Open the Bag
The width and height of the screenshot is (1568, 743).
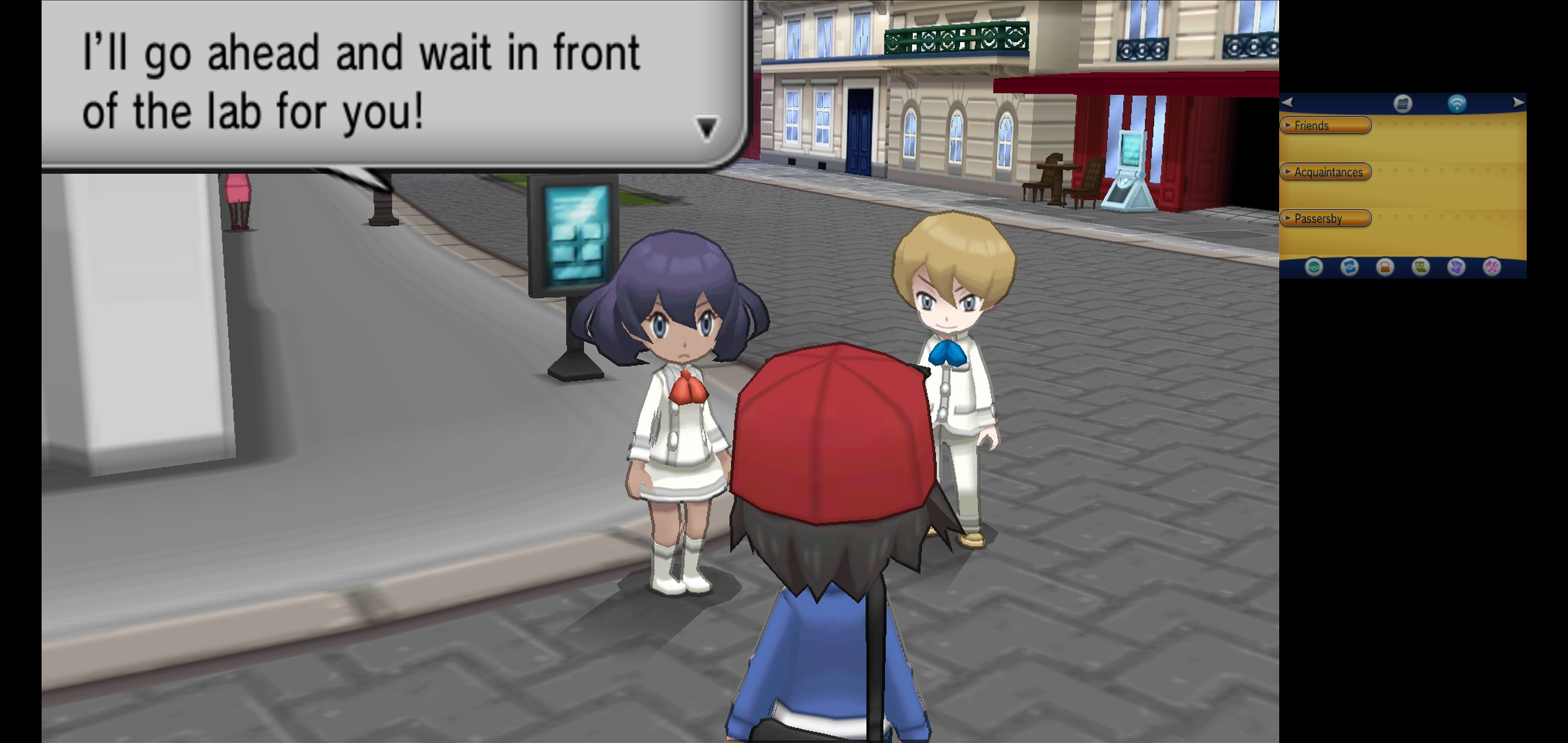(x=1385, y=267)
